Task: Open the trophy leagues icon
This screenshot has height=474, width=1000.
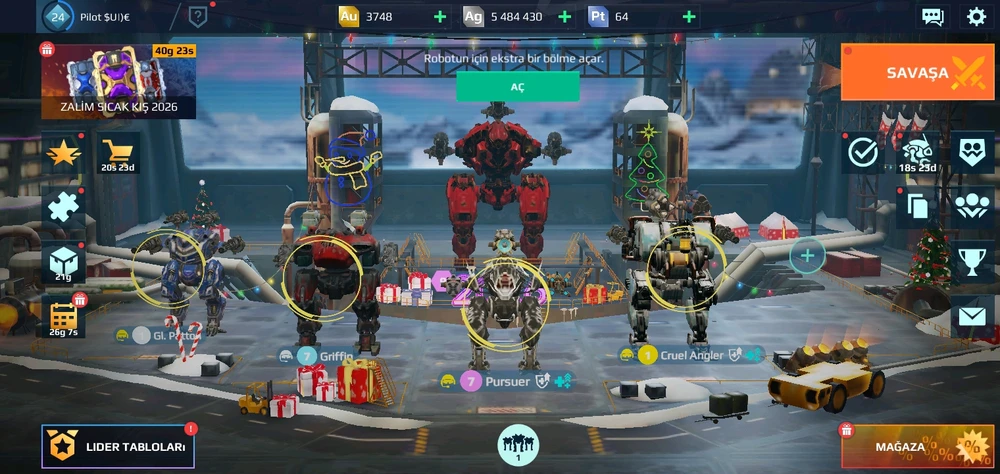Action: [972, 260]
